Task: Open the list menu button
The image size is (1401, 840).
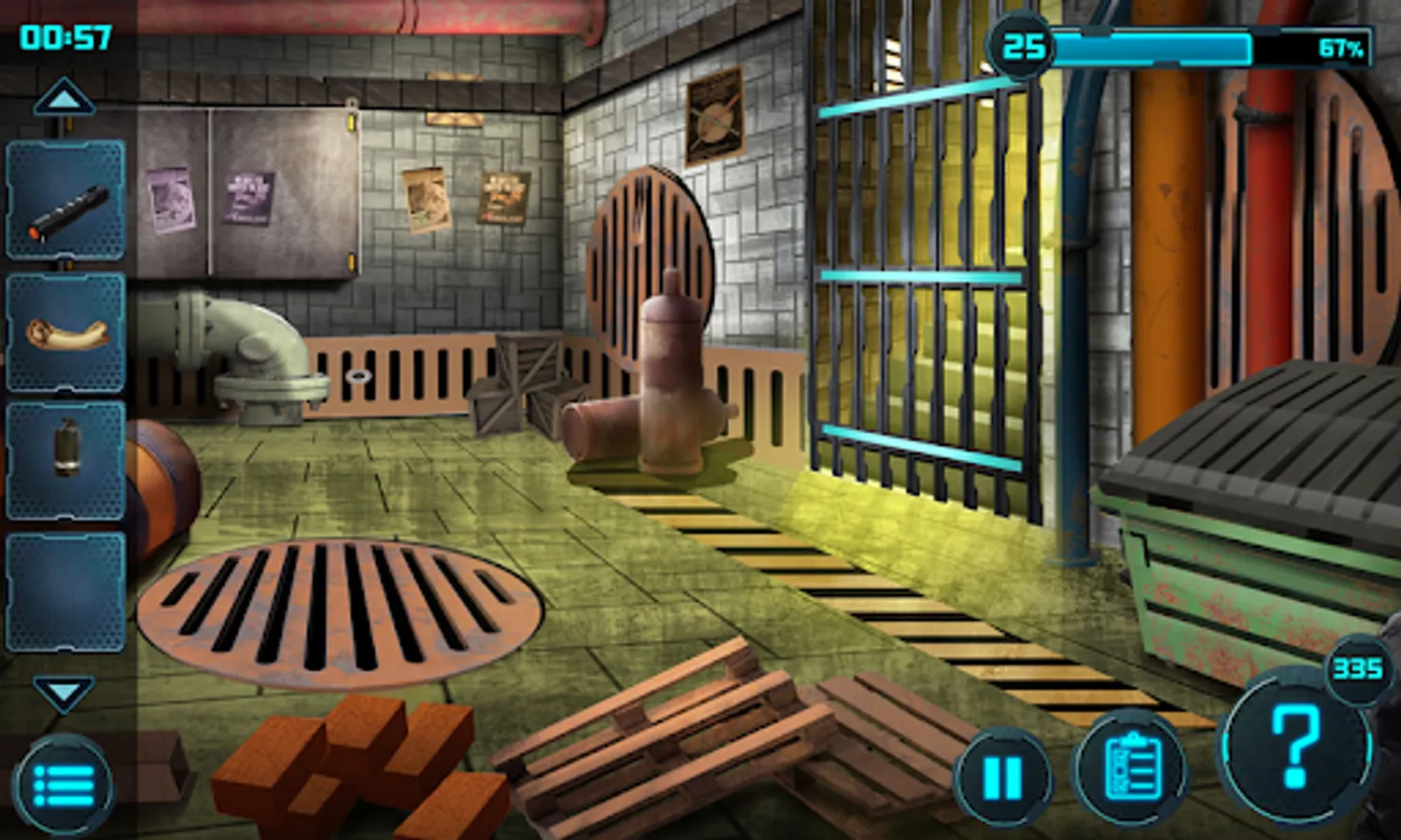Action: coord(63,785)
